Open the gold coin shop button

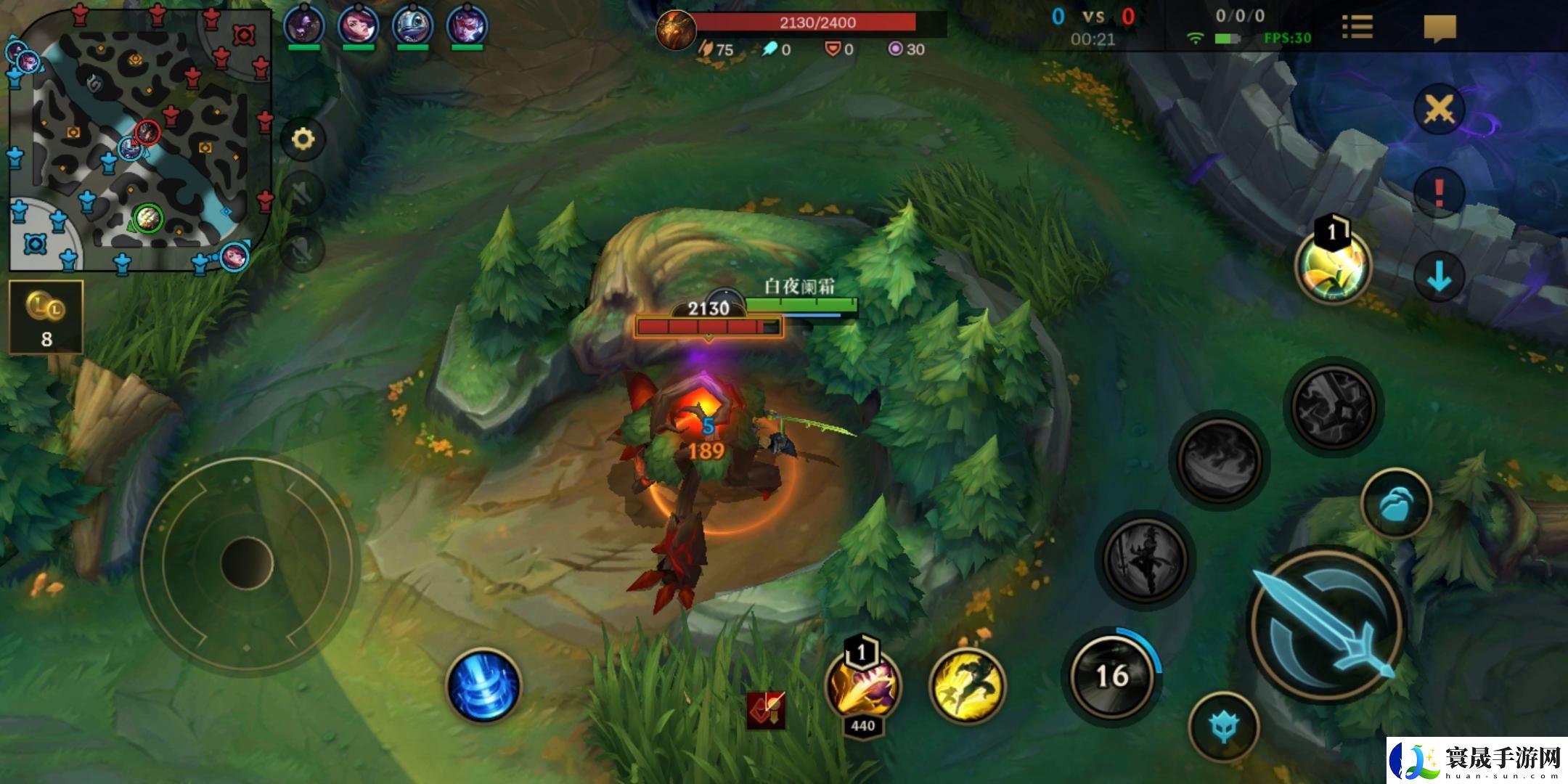(46, 317)
